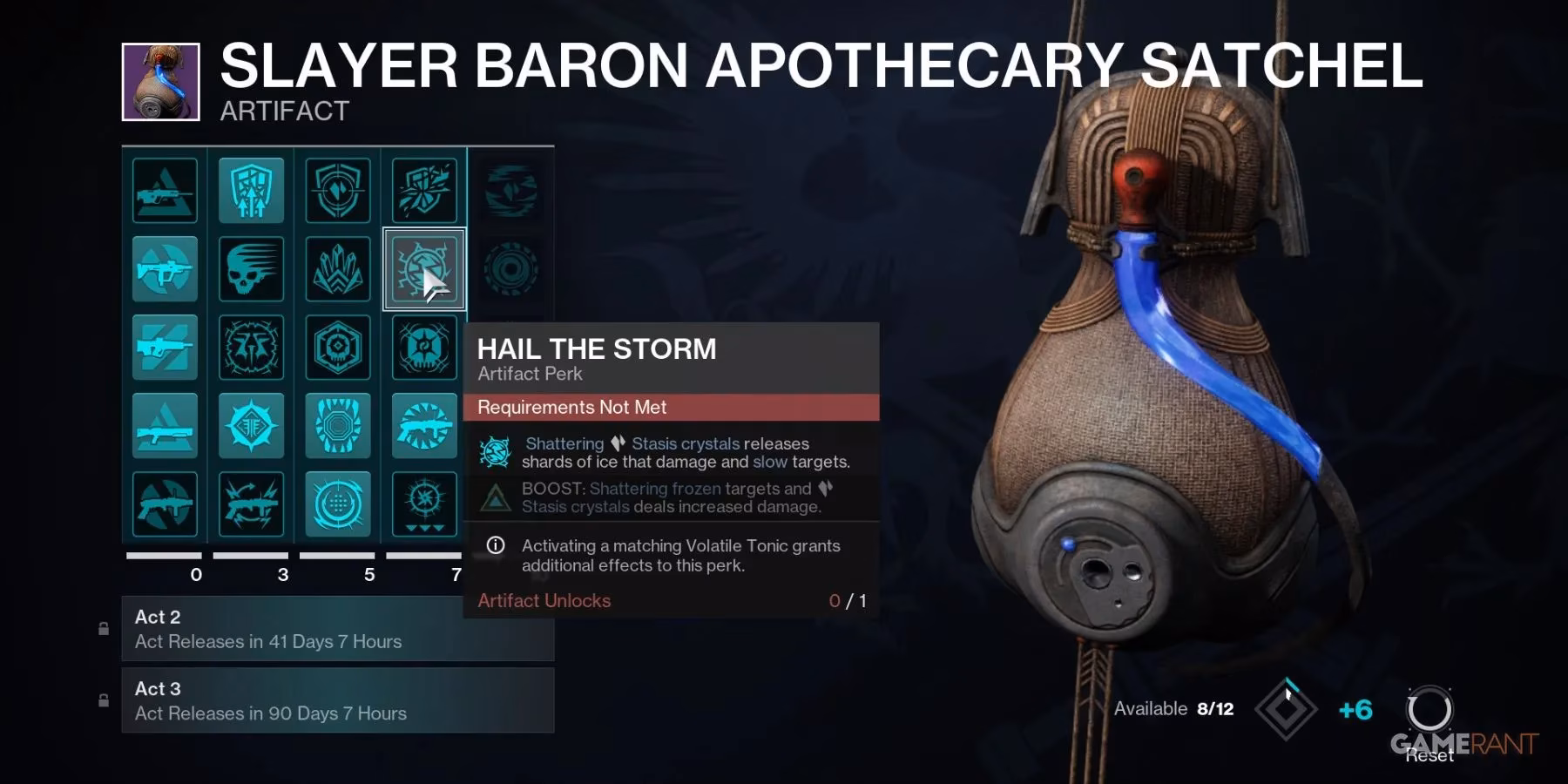The image size is (1568, 784).
Task: Expand the locked Act 3 section
Action: [338, 700]
